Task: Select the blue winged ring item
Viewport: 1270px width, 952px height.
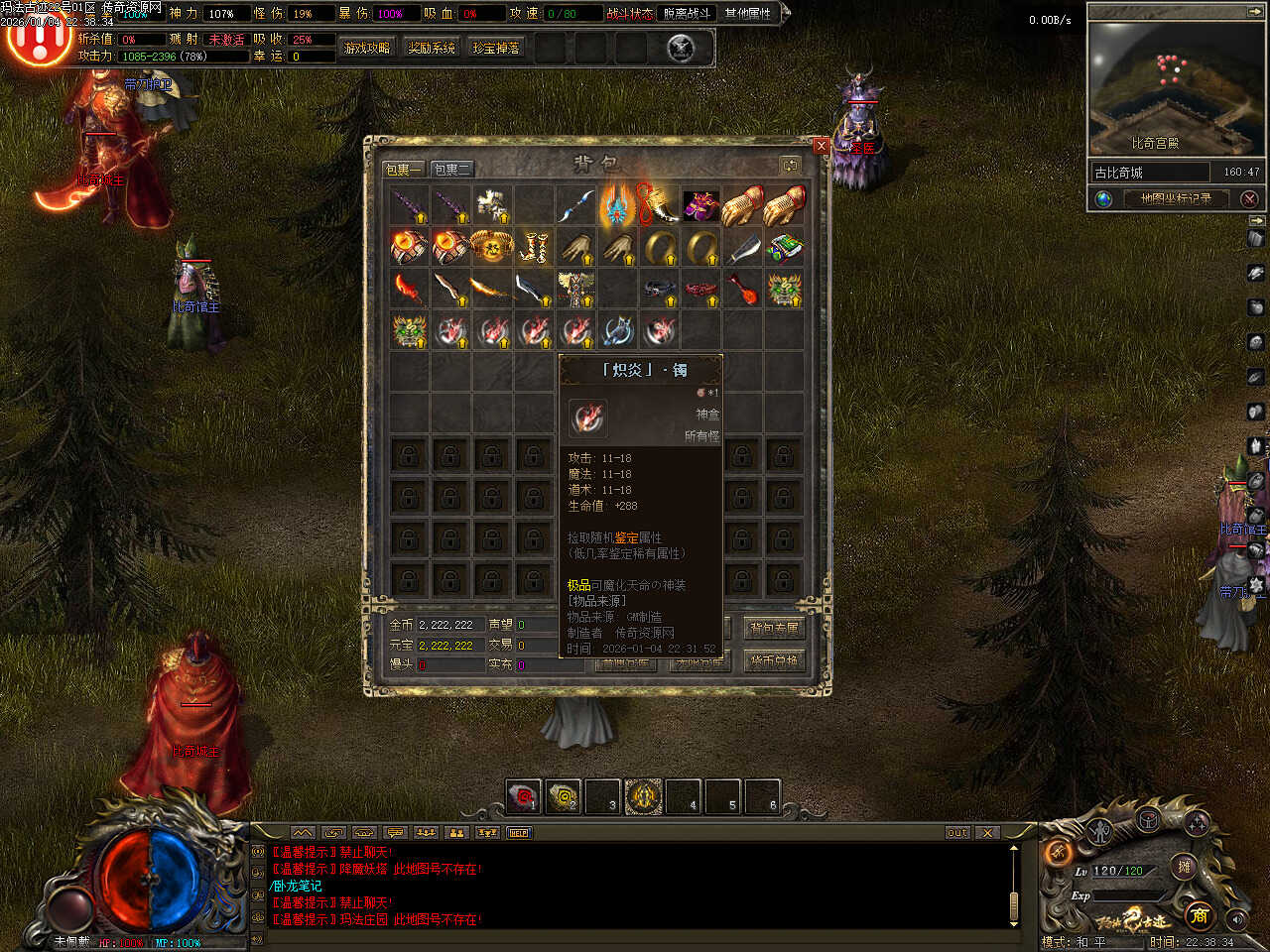Action: click(x=617, y=330)
